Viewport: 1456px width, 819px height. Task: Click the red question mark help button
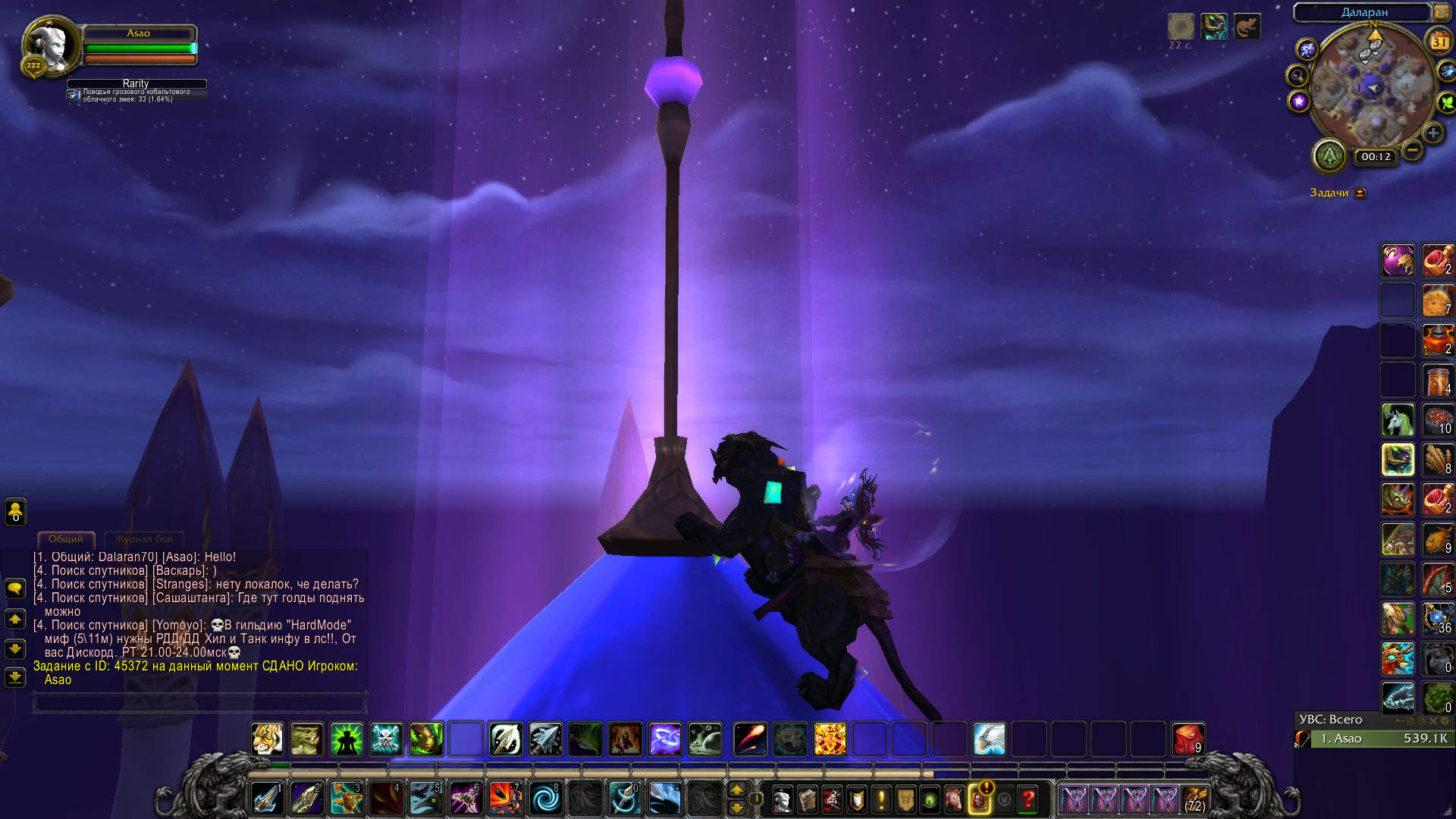(x=1028, y=799)
